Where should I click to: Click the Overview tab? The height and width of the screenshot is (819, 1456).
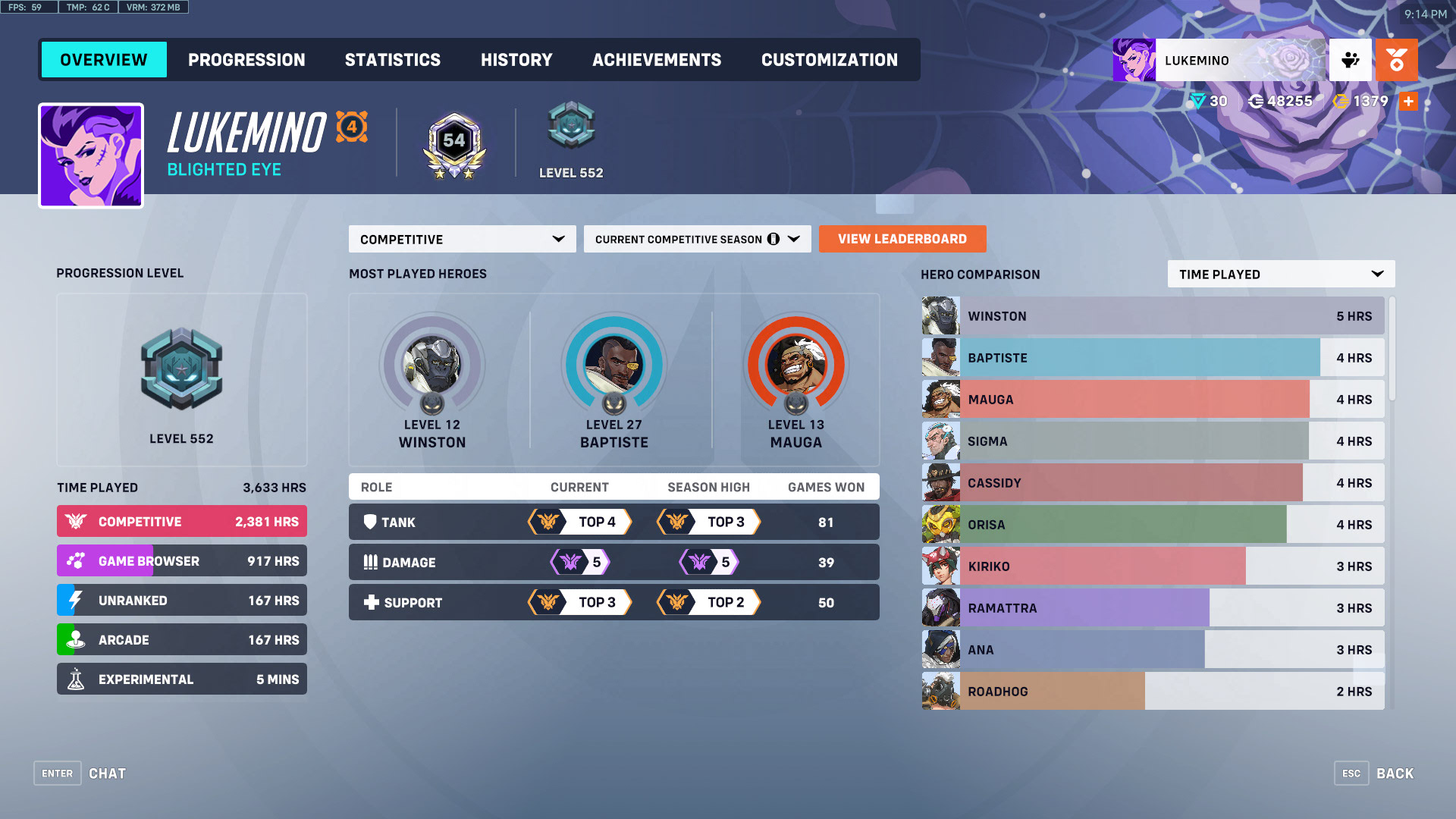104,60
